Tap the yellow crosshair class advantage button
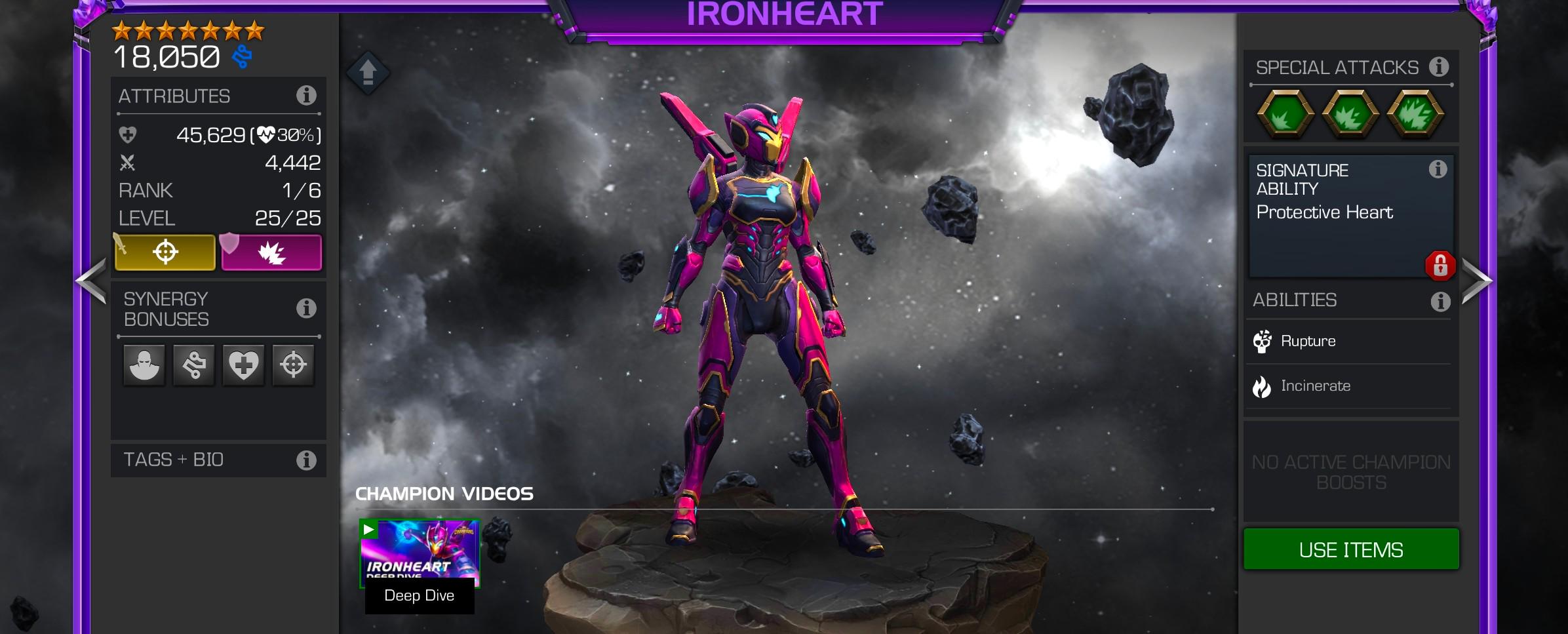 (165, 252)
